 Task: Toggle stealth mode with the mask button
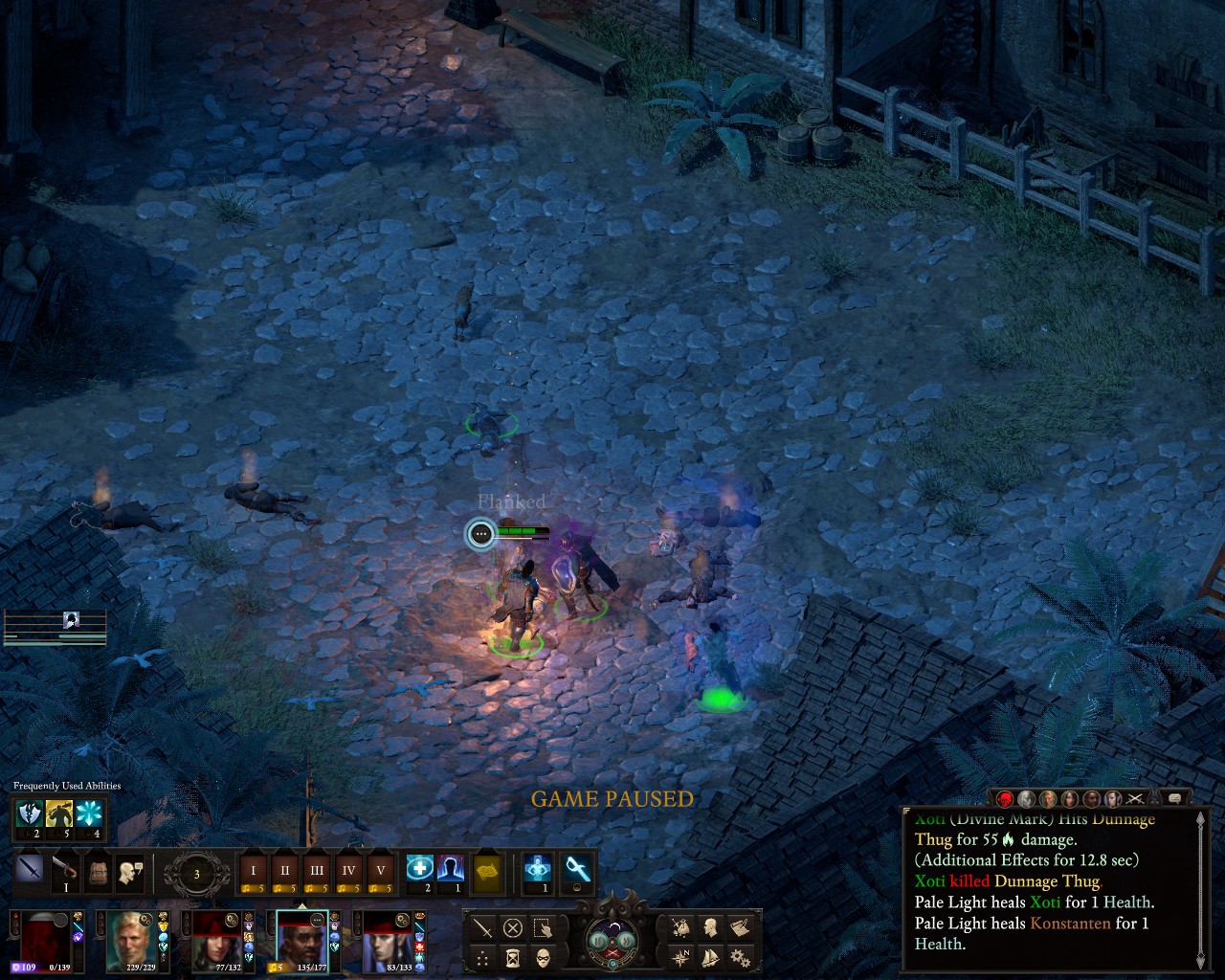pyautogui.click(x=543, y=957)
